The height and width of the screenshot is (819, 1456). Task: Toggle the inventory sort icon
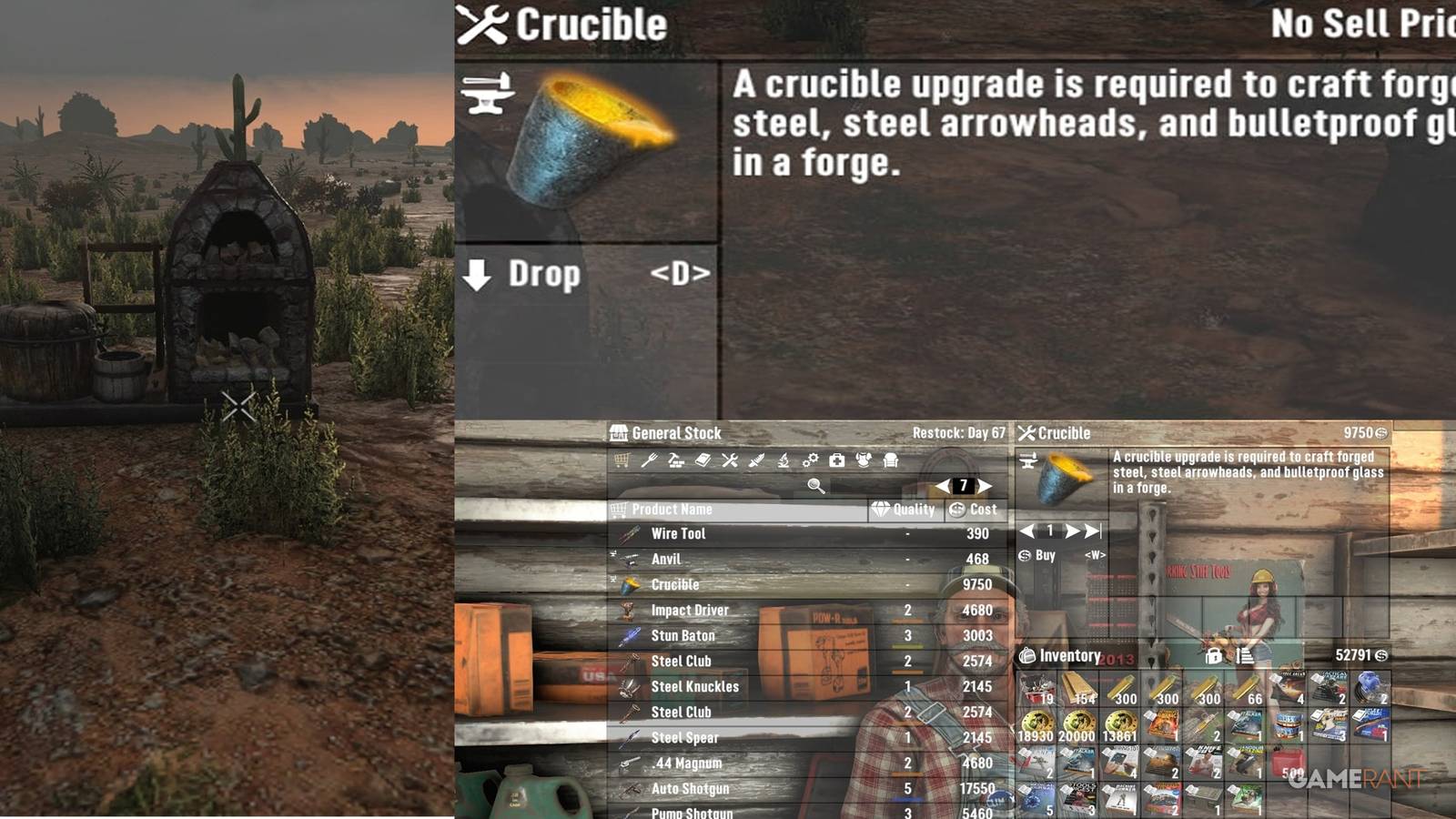pos(1246,657)
